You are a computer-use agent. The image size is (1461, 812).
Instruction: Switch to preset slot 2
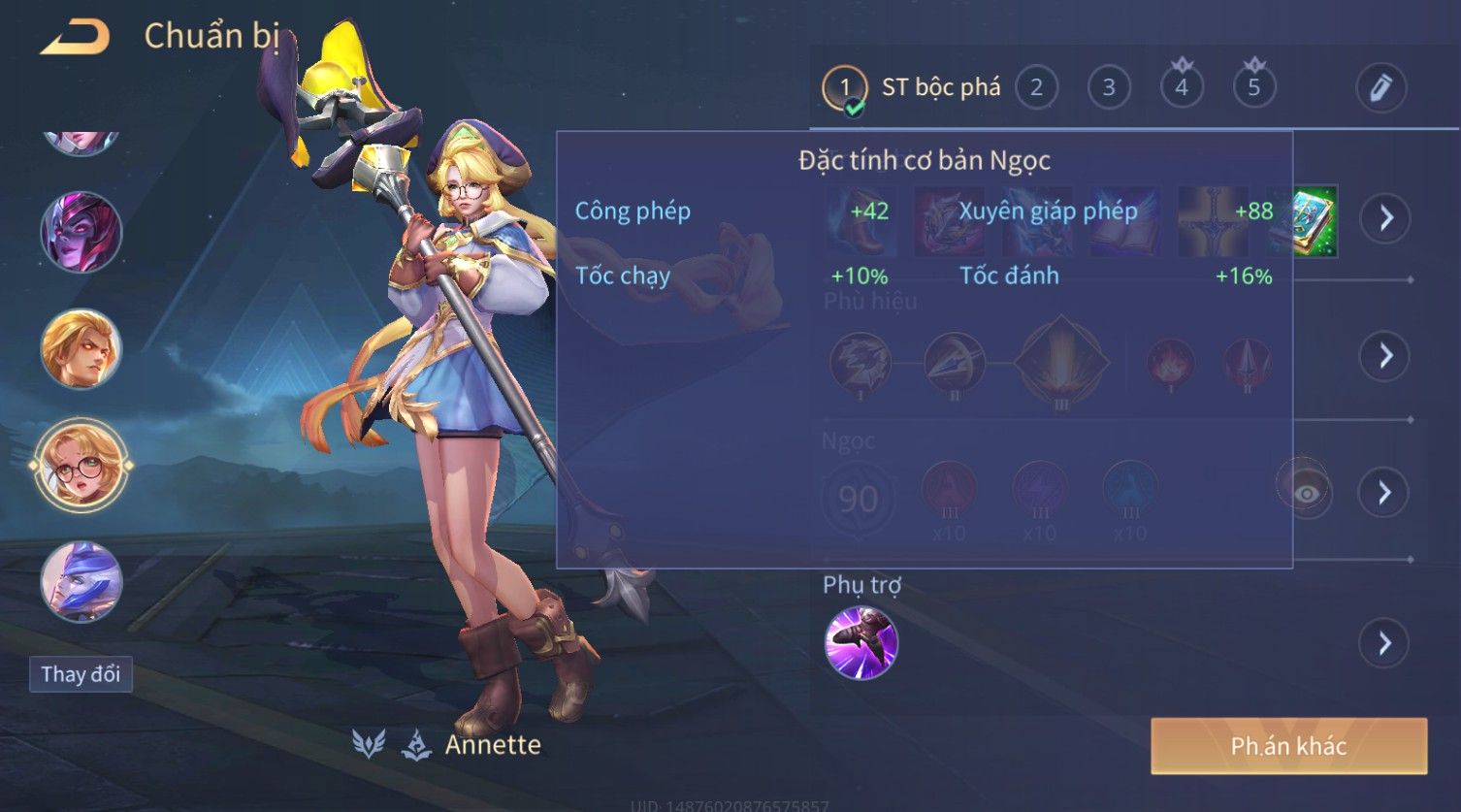pyautogui.click(x=1036, y=88)
